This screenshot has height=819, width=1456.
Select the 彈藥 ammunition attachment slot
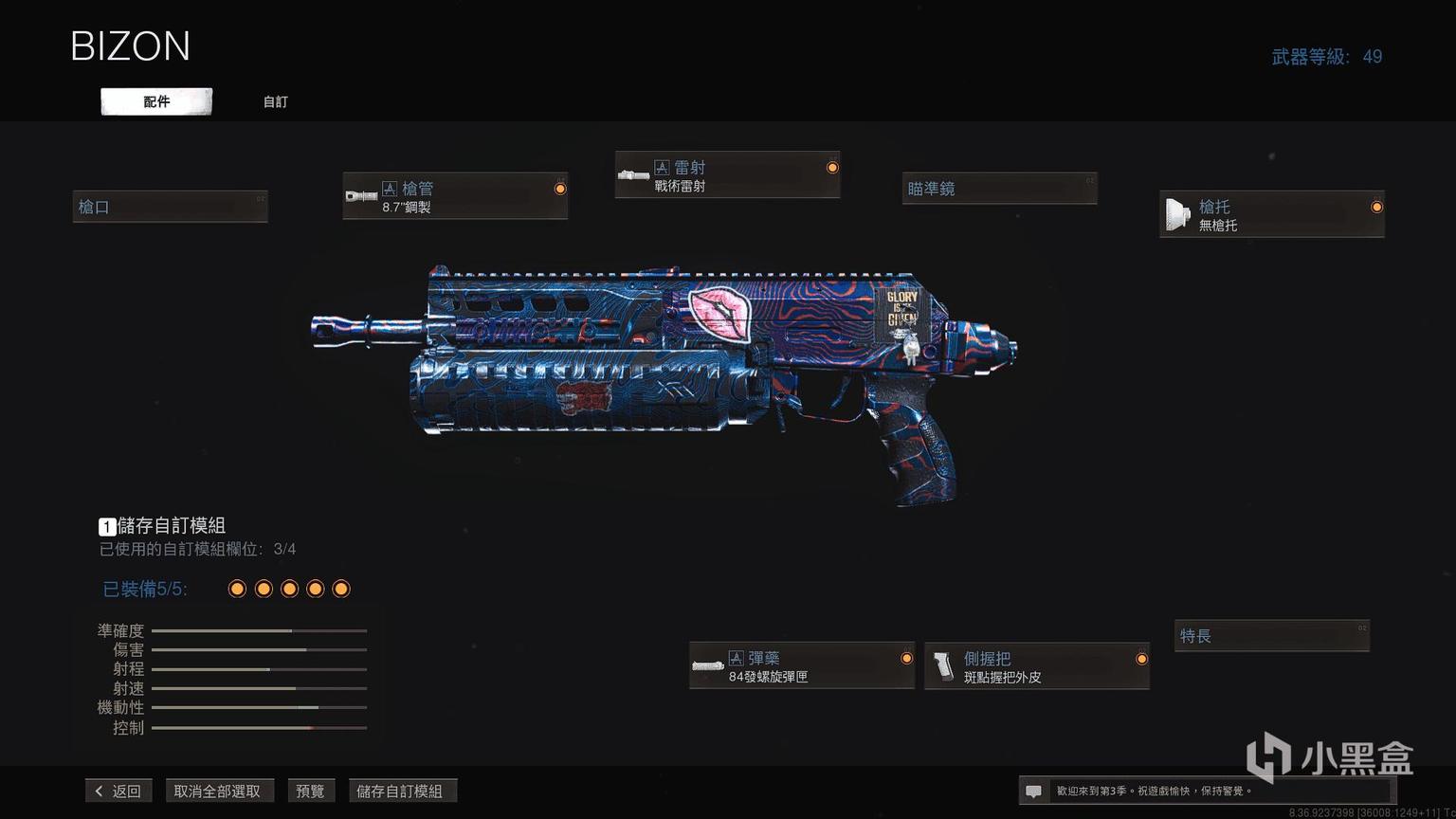801,665
